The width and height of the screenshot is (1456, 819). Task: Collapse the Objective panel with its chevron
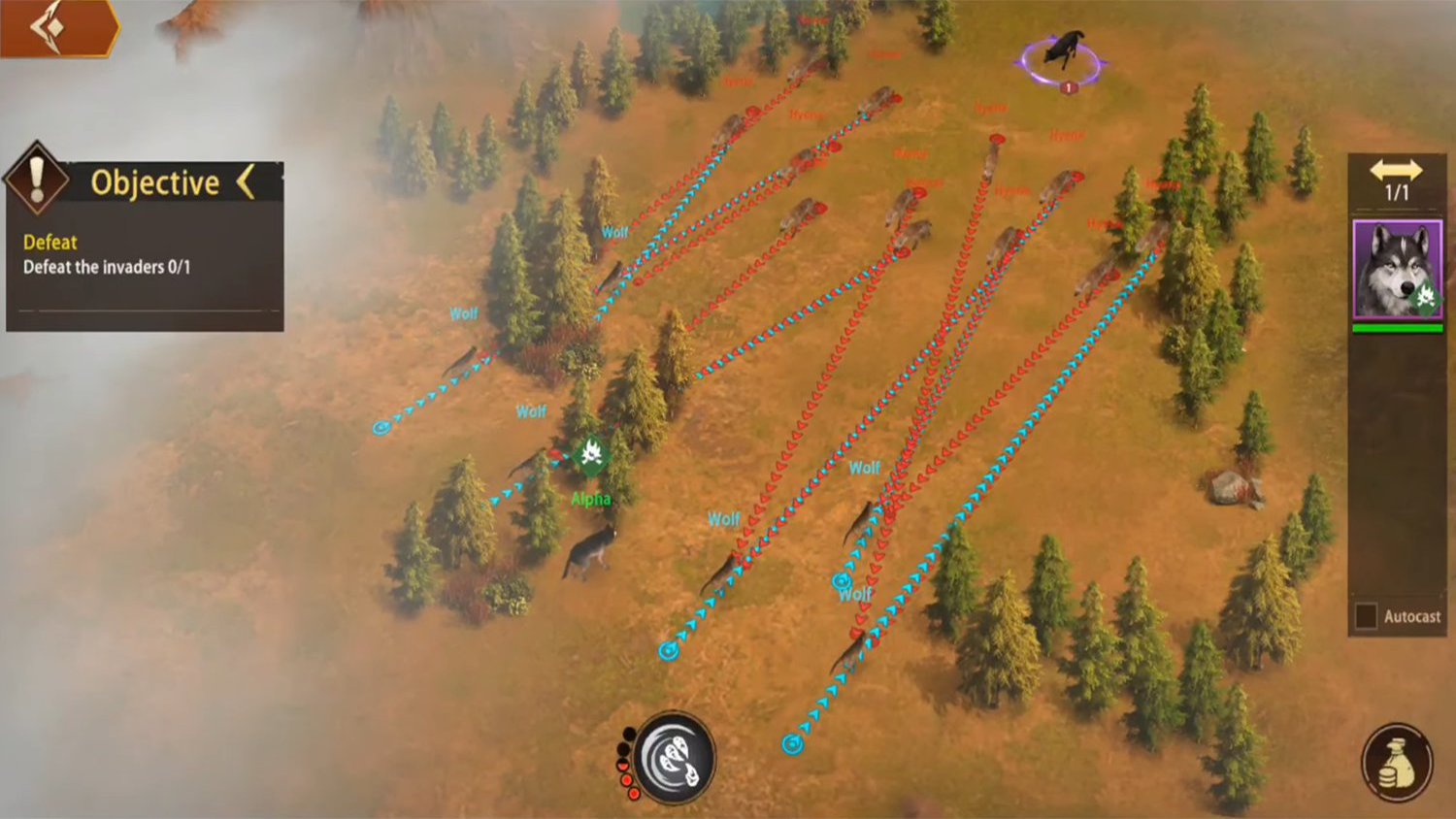[247, 181]
